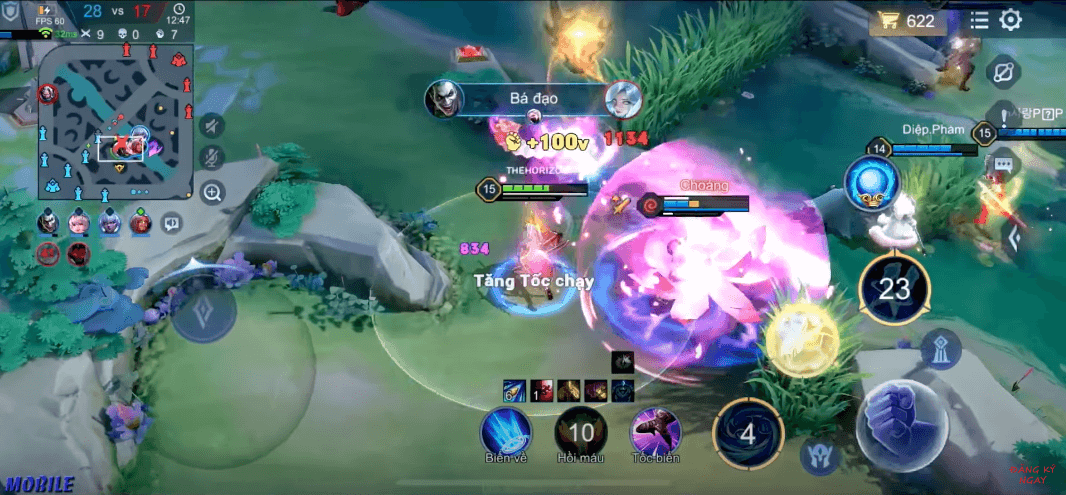
Task: Click the magnifier zoom button
Action: coord(211,193)
